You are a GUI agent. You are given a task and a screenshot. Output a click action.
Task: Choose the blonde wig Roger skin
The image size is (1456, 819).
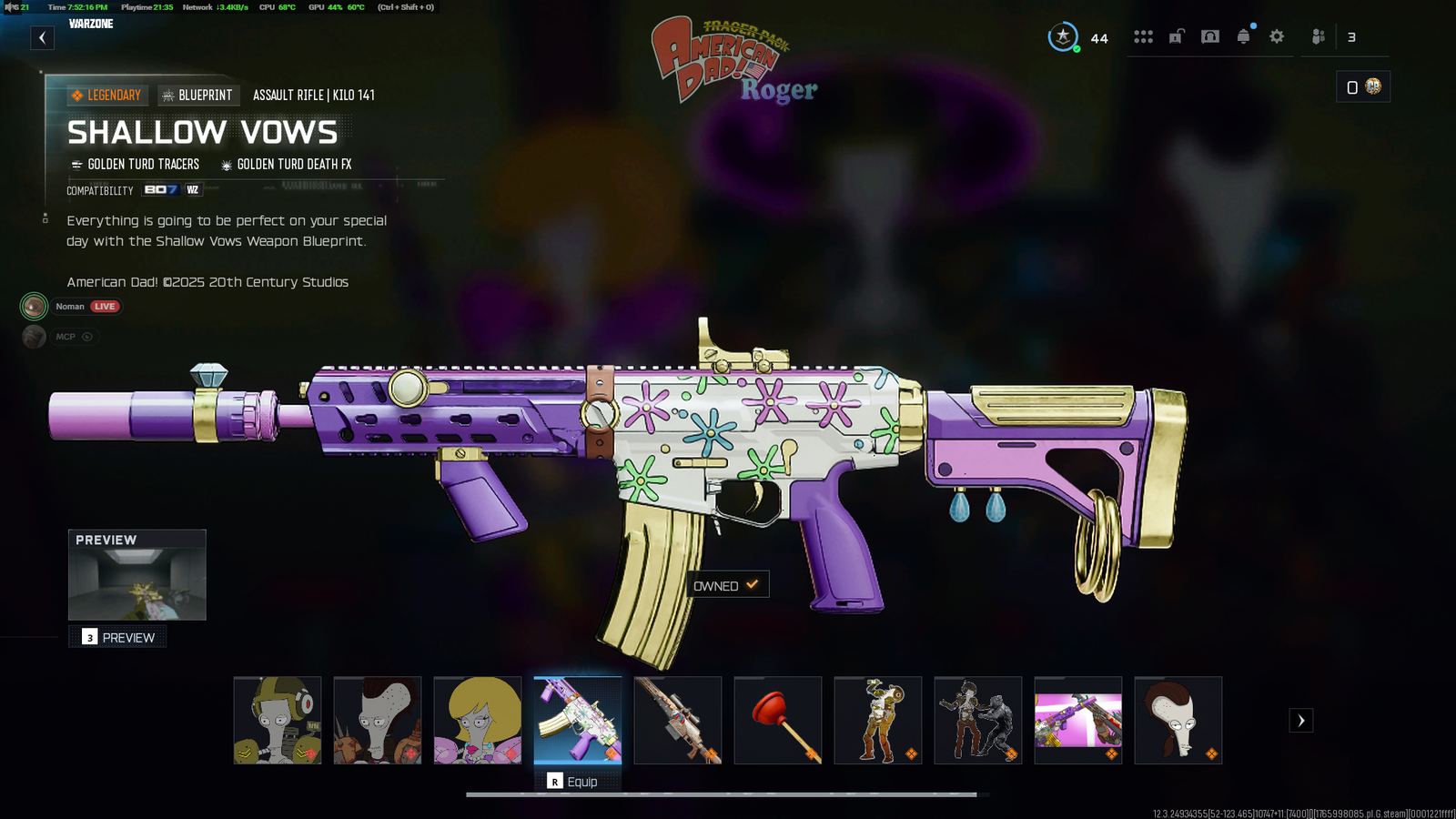tap(478, 720)
